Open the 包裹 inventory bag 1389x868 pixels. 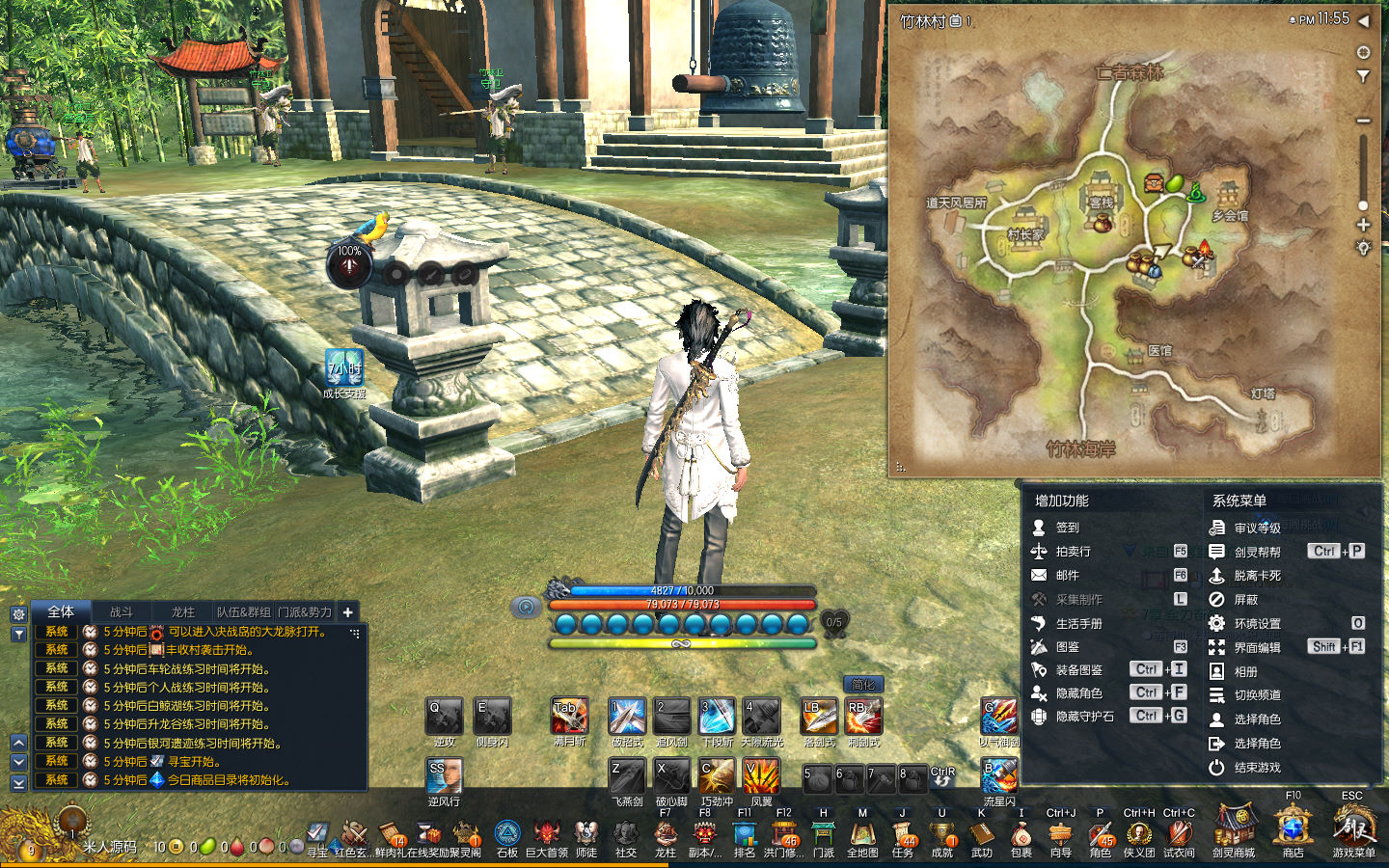click(1021, 835)
